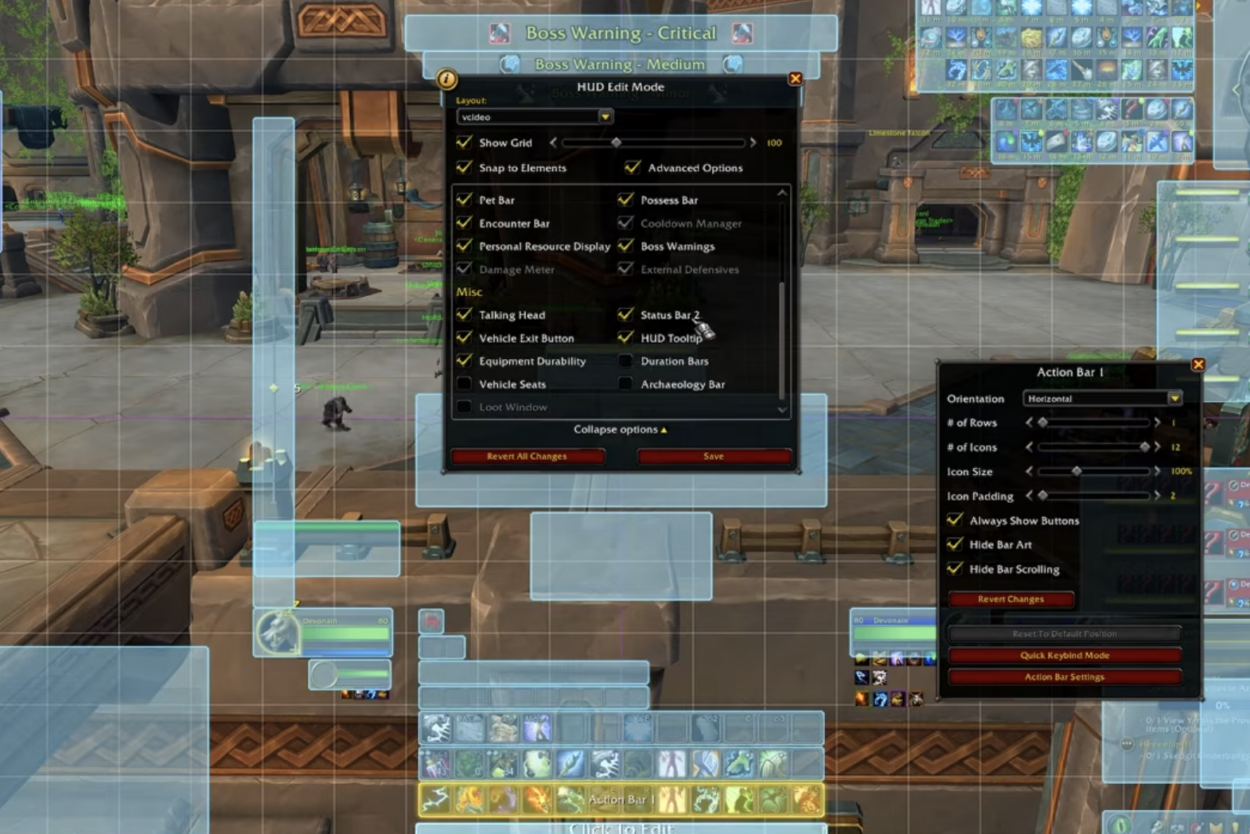Close the Action Bar 1 settings panel
This screenshot has width=1250, height=834.
tap(1198, 365)
